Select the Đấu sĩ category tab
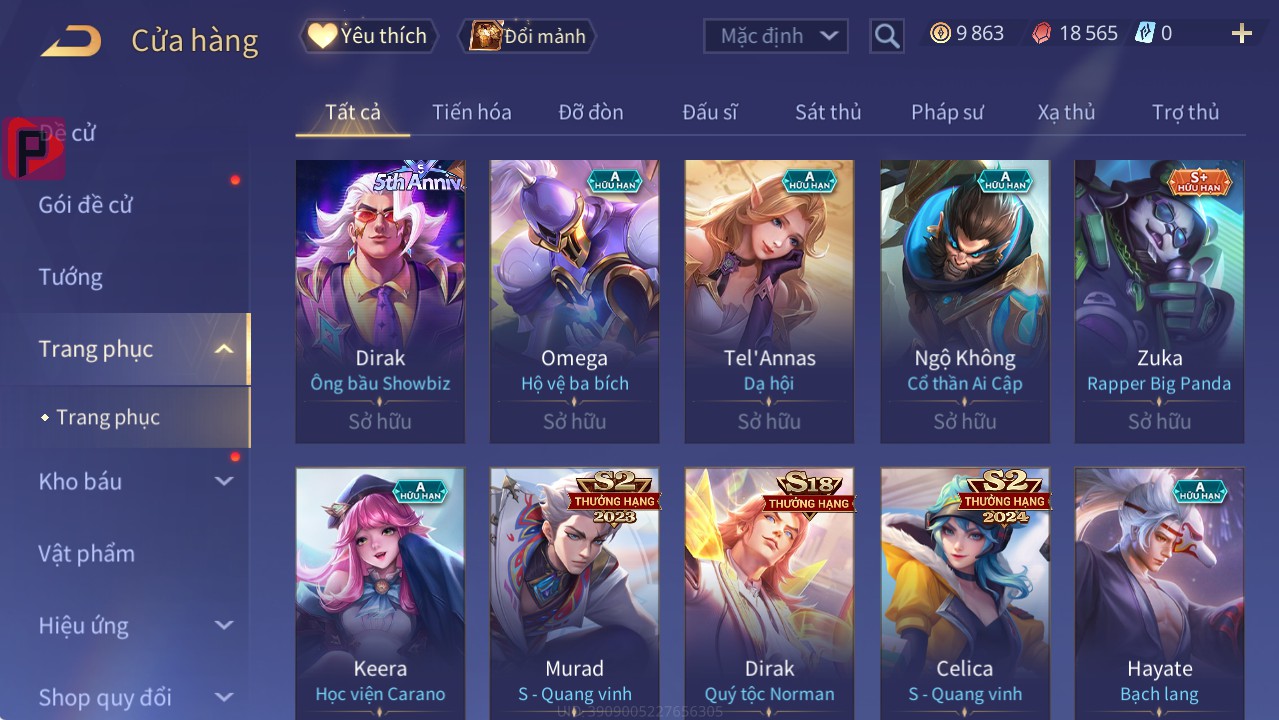This screenshot has height=720, width=1279. (x=709, y=112)
